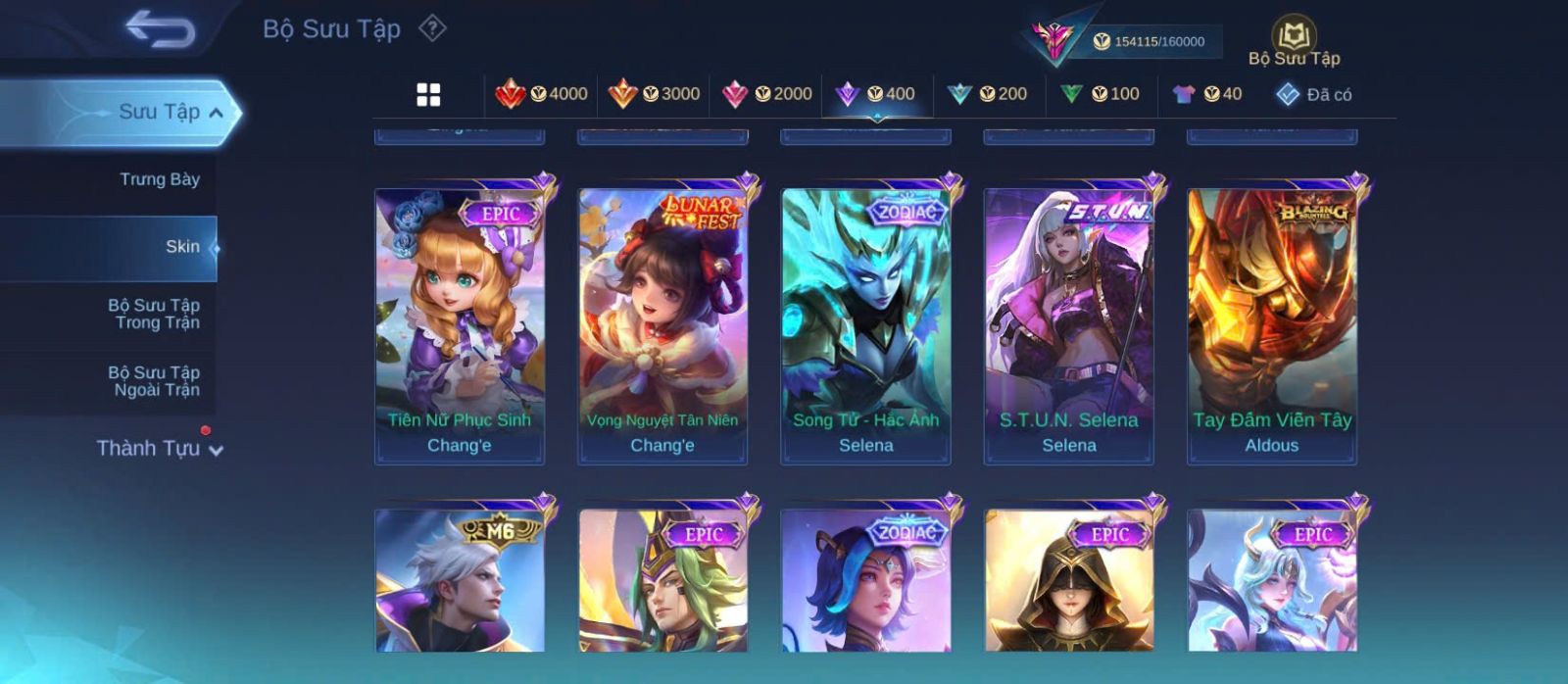Select the Skin sidebar entry
Image resolution: width=1568 pixels, height=684 pixels.
pos(182,247)
